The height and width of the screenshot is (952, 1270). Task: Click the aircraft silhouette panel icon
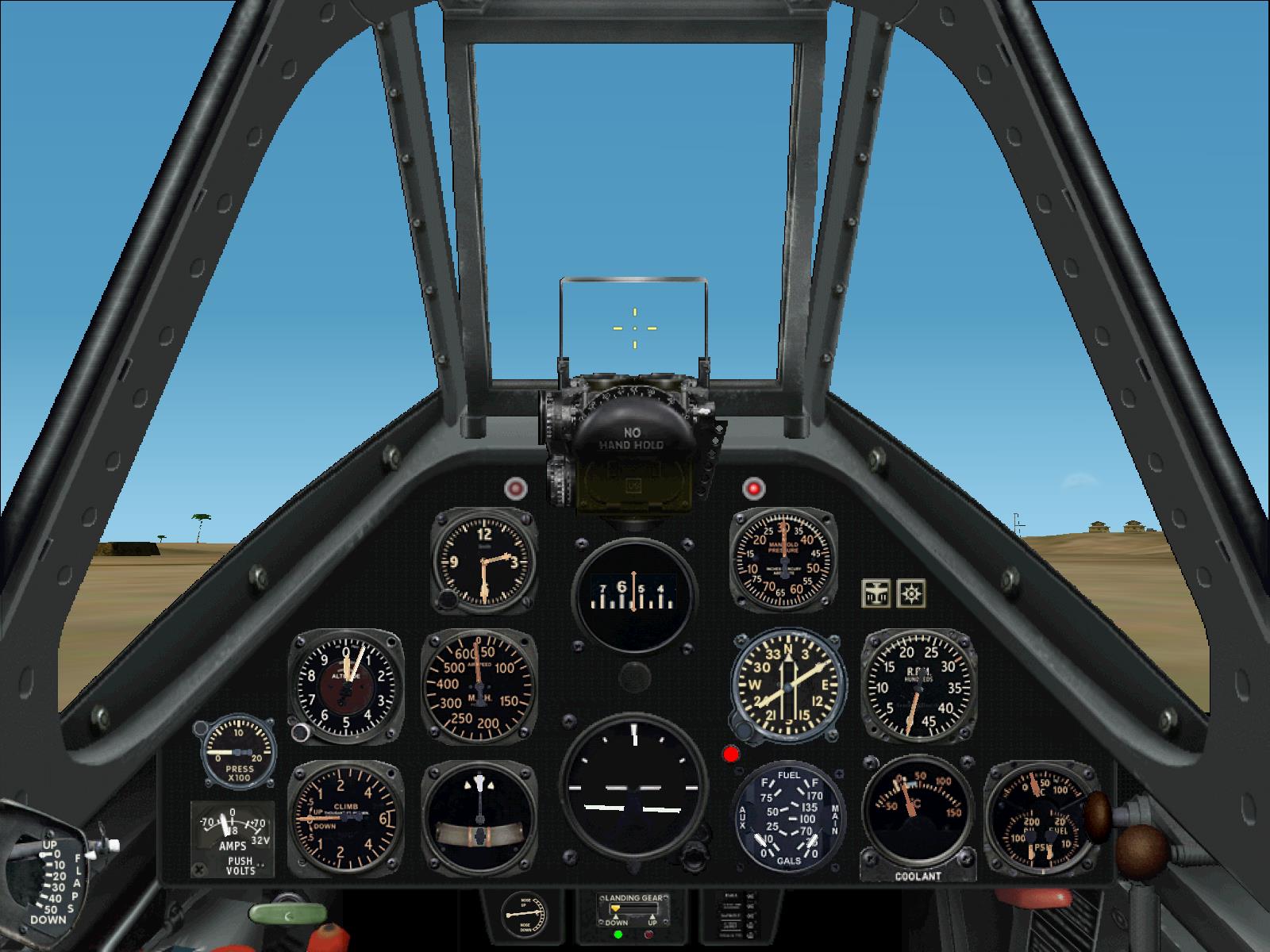[x=874, y=593]
